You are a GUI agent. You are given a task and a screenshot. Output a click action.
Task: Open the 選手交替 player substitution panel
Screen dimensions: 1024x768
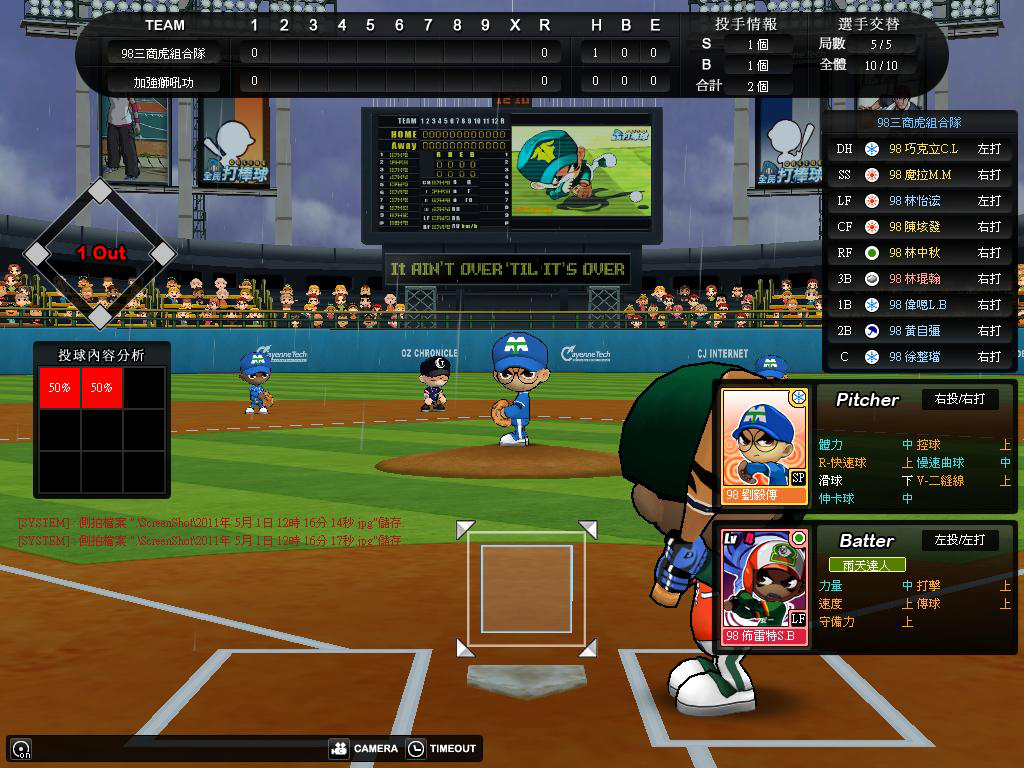[x=872, y=24]
